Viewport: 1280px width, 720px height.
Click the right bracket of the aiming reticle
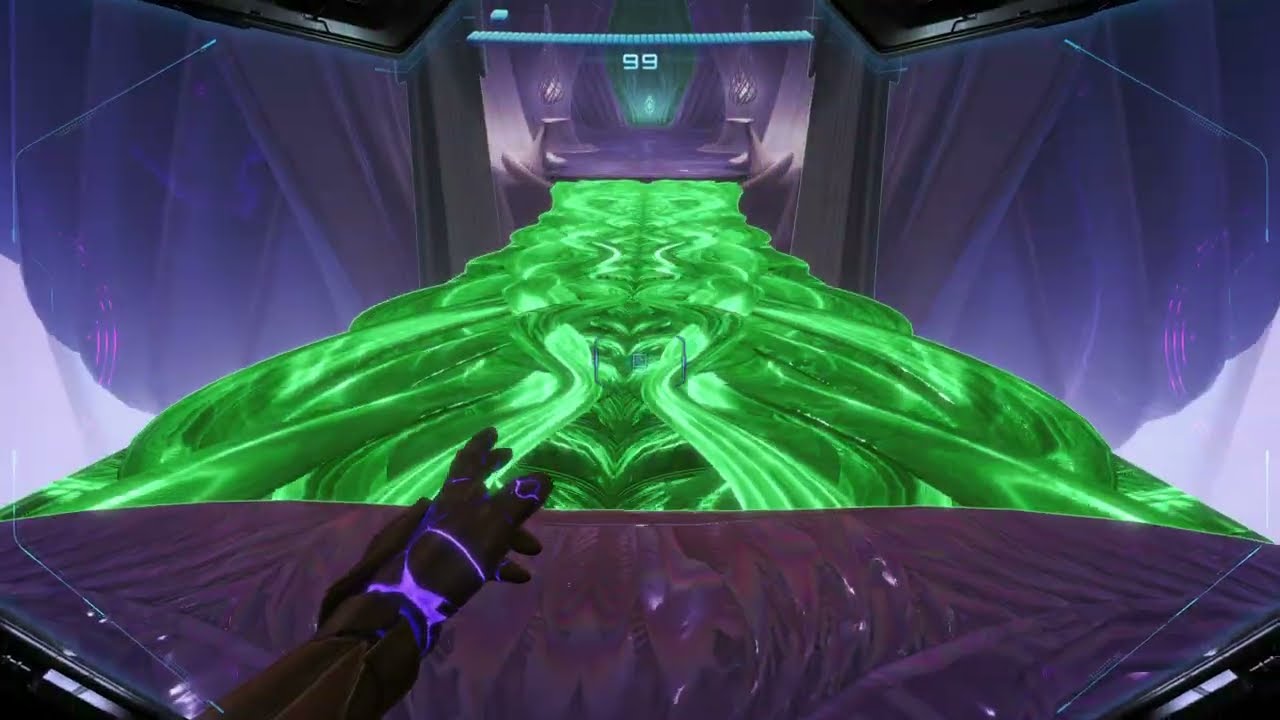pos(683,360)
